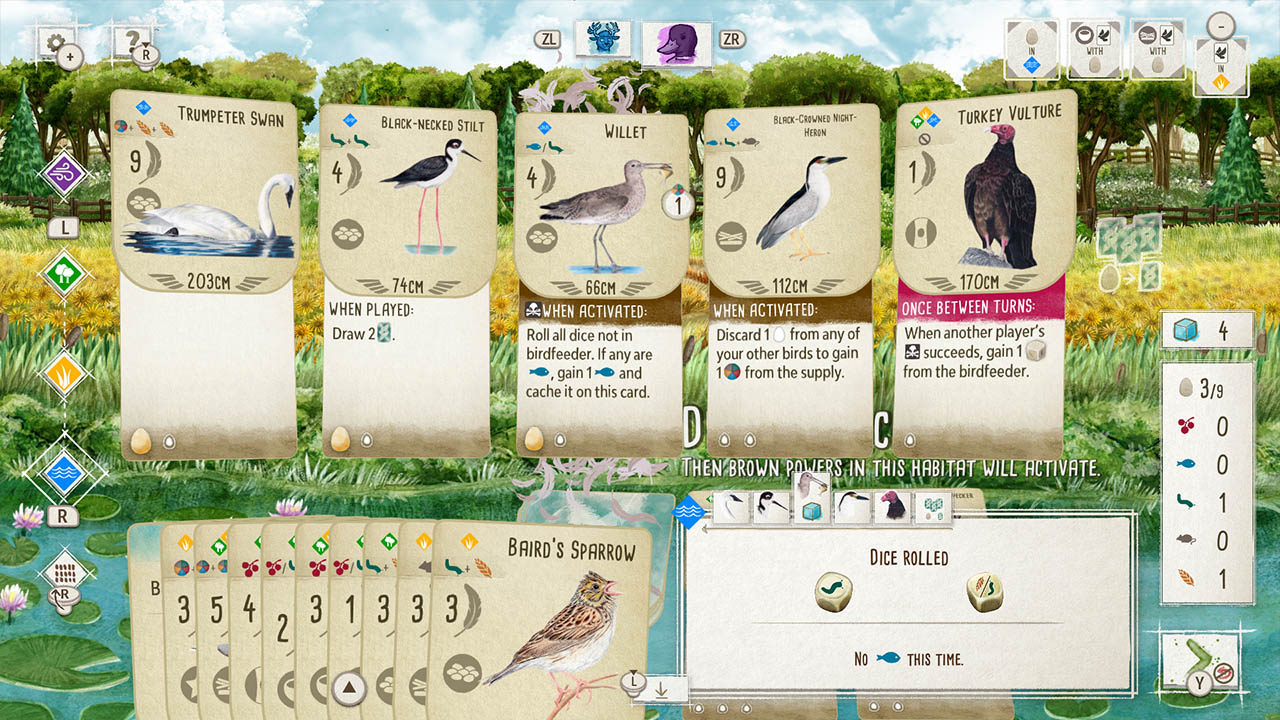Select the Turkey Vulture timeline step

[892, 505]
